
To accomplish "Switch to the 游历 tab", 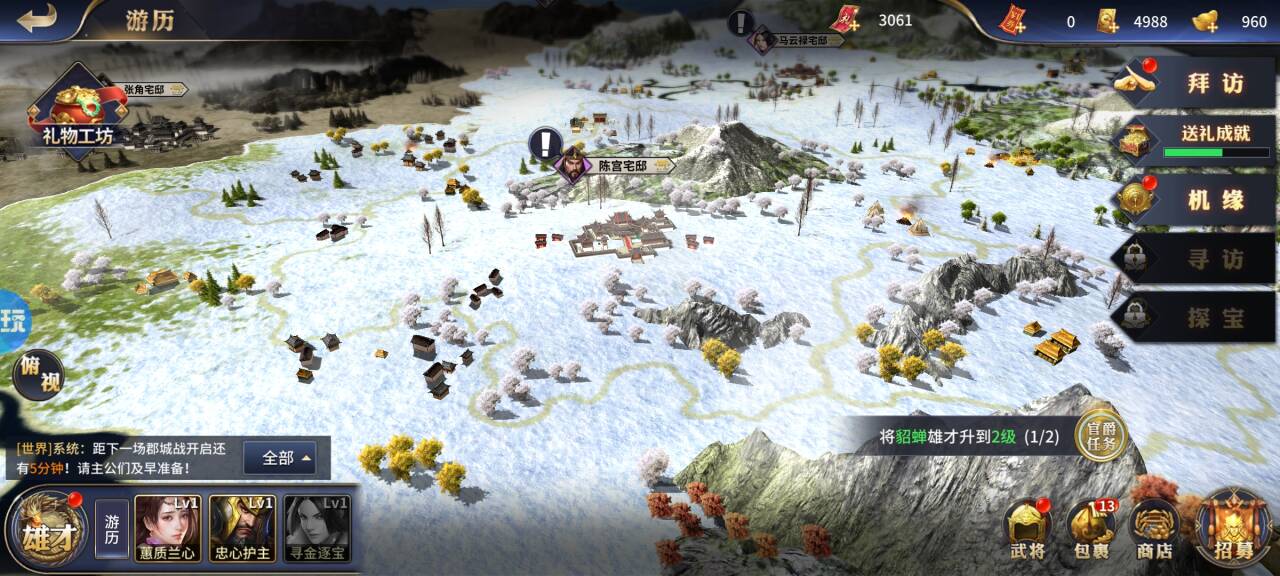I will tap(112, 530).
